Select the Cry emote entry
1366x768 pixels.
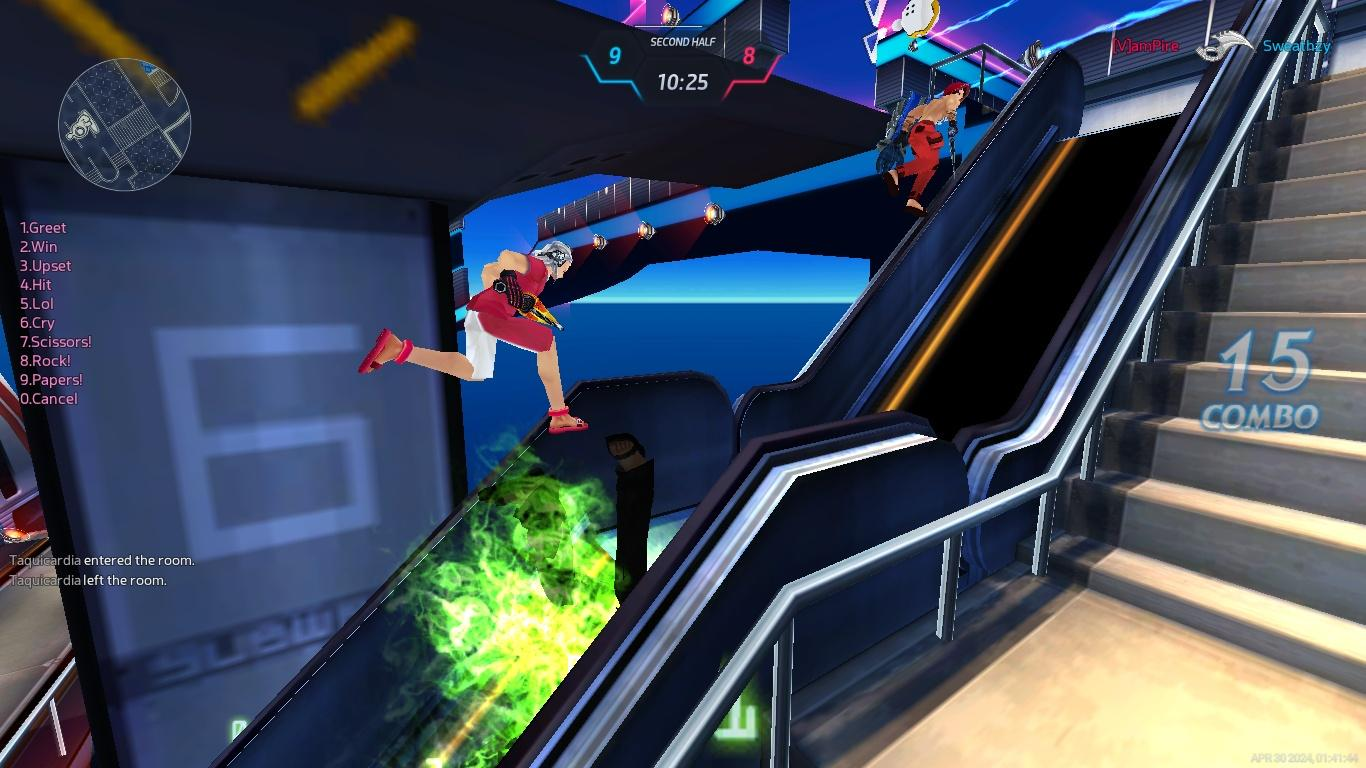click(x=37, y=323)
